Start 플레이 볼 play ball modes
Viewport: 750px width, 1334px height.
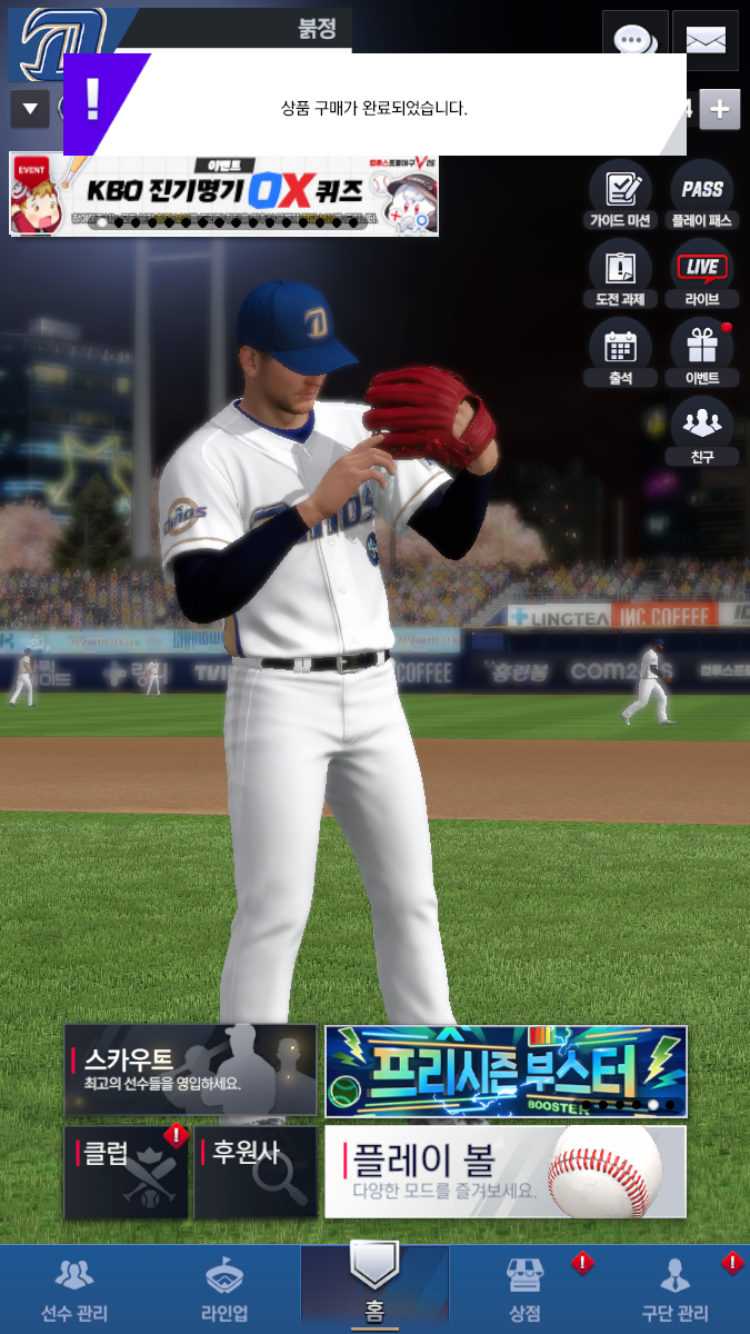(505, 1172)
